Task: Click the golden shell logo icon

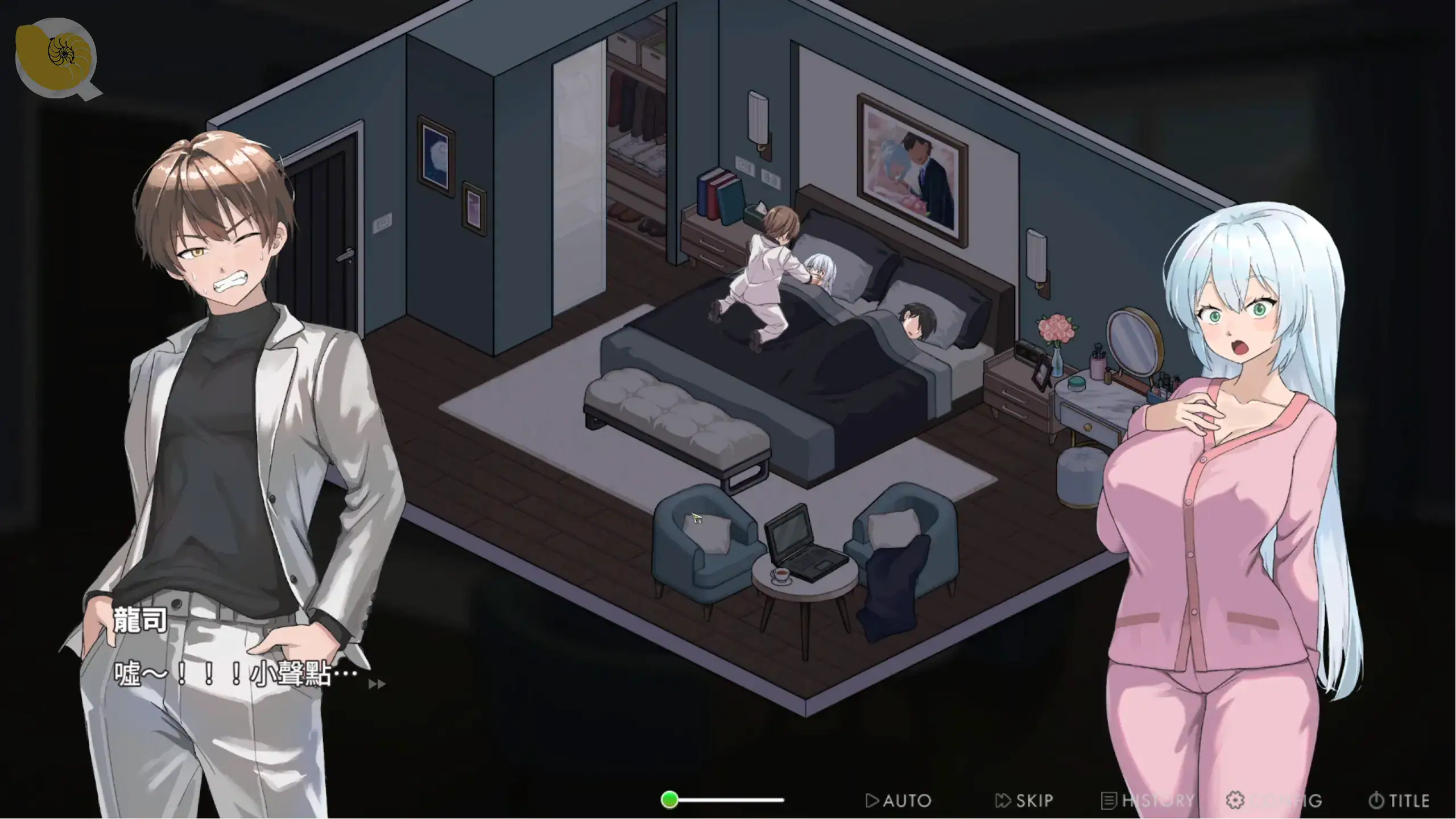Action: click(57, 57)
